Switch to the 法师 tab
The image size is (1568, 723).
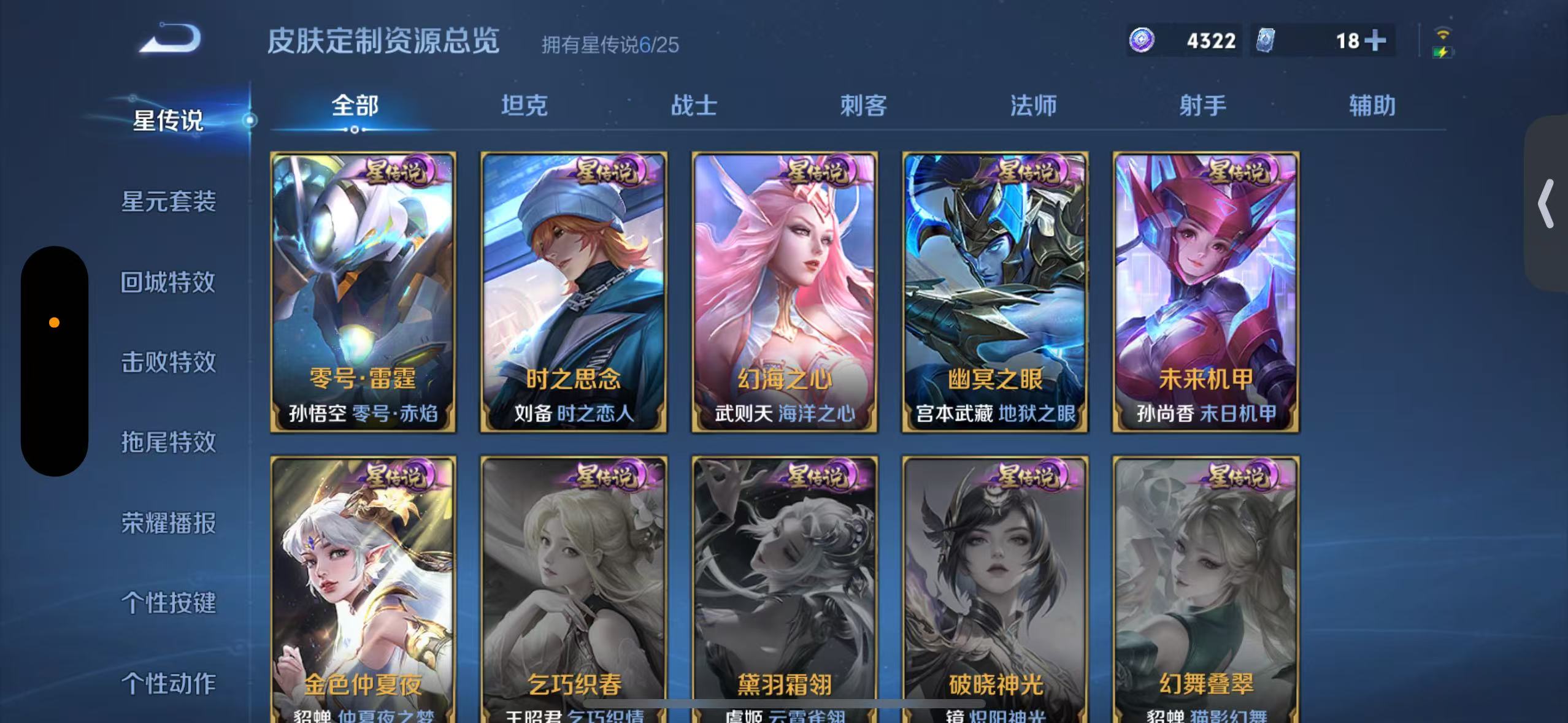(x=1034, y=105)
